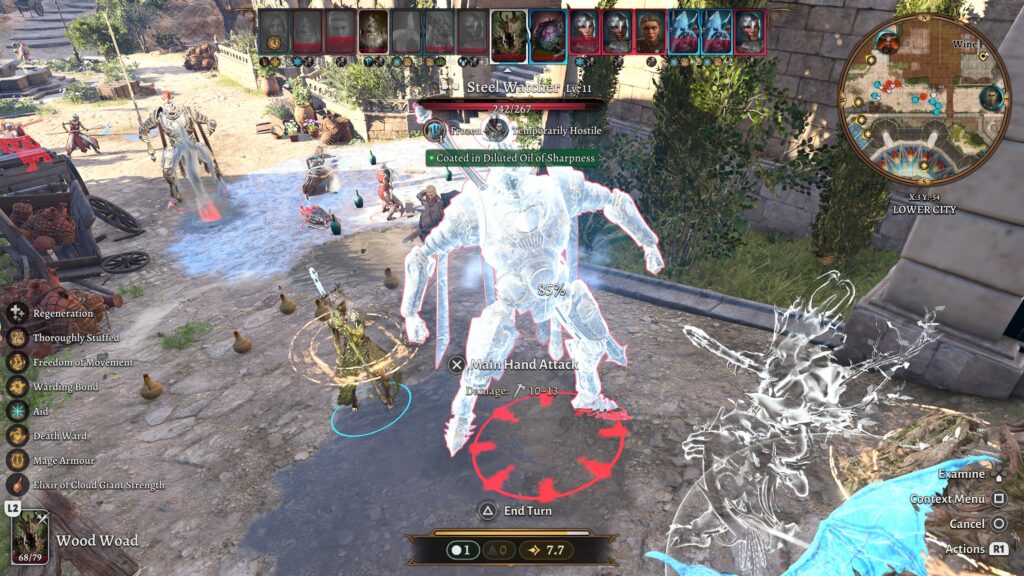Inspect the Thoroughly Stuffed condition icon
Viewport: 1024px width, 576px height.
[x=17, y=338]
